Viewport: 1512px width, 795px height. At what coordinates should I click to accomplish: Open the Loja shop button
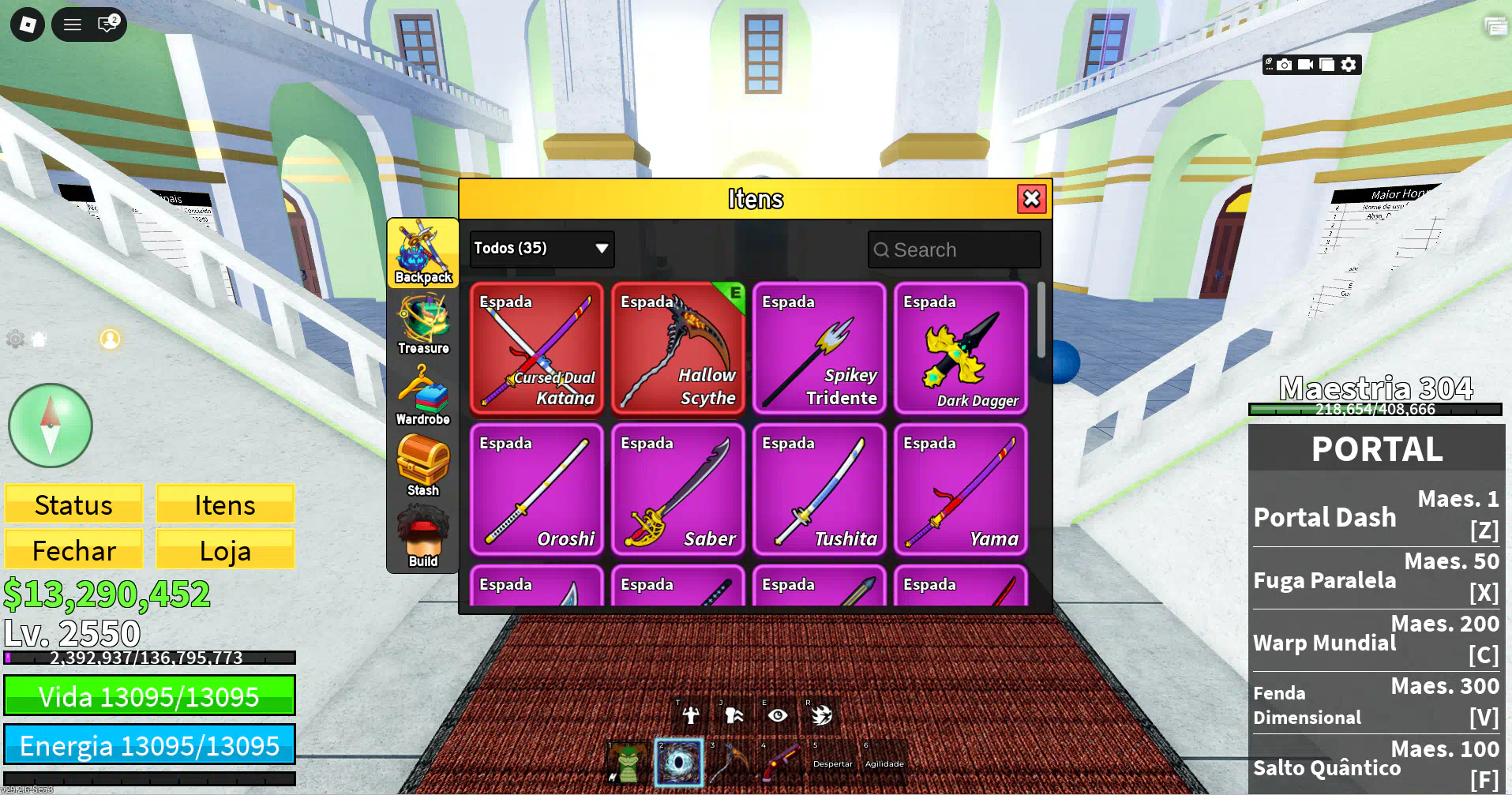click(225, 550)
